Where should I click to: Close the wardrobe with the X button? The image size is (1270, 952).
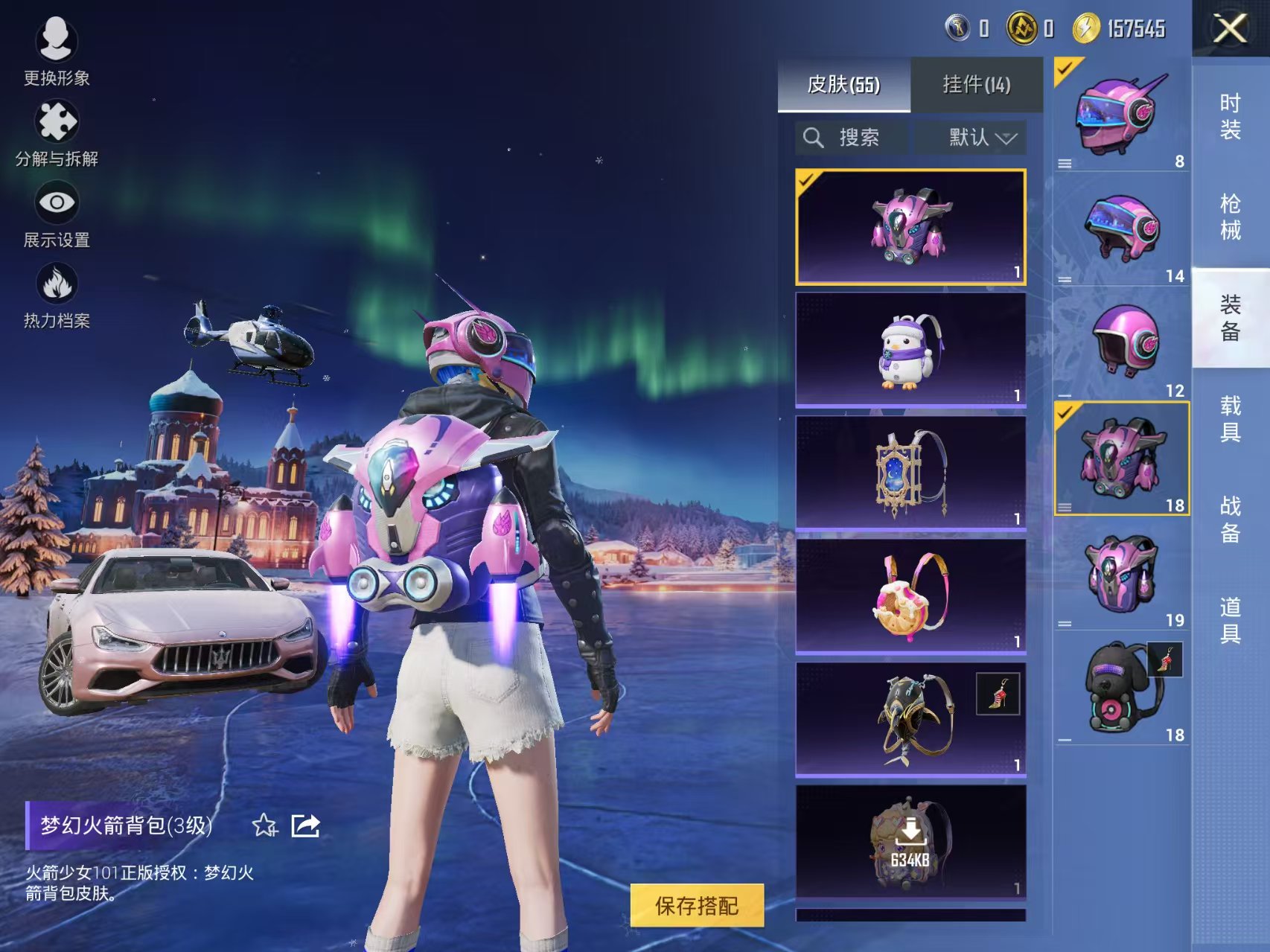click(1230, 30)
